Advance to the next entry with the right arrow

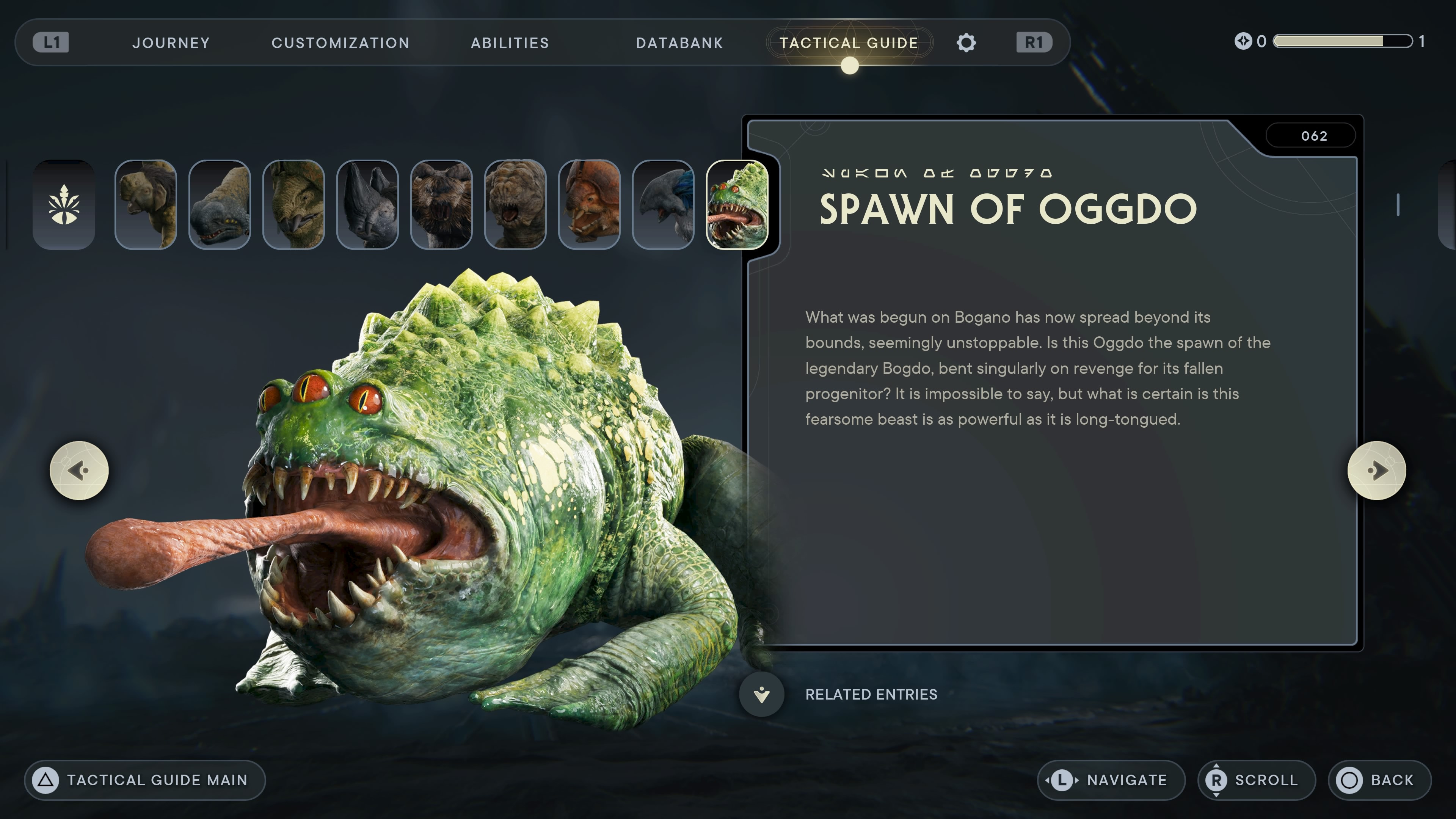pos(1376,470)
